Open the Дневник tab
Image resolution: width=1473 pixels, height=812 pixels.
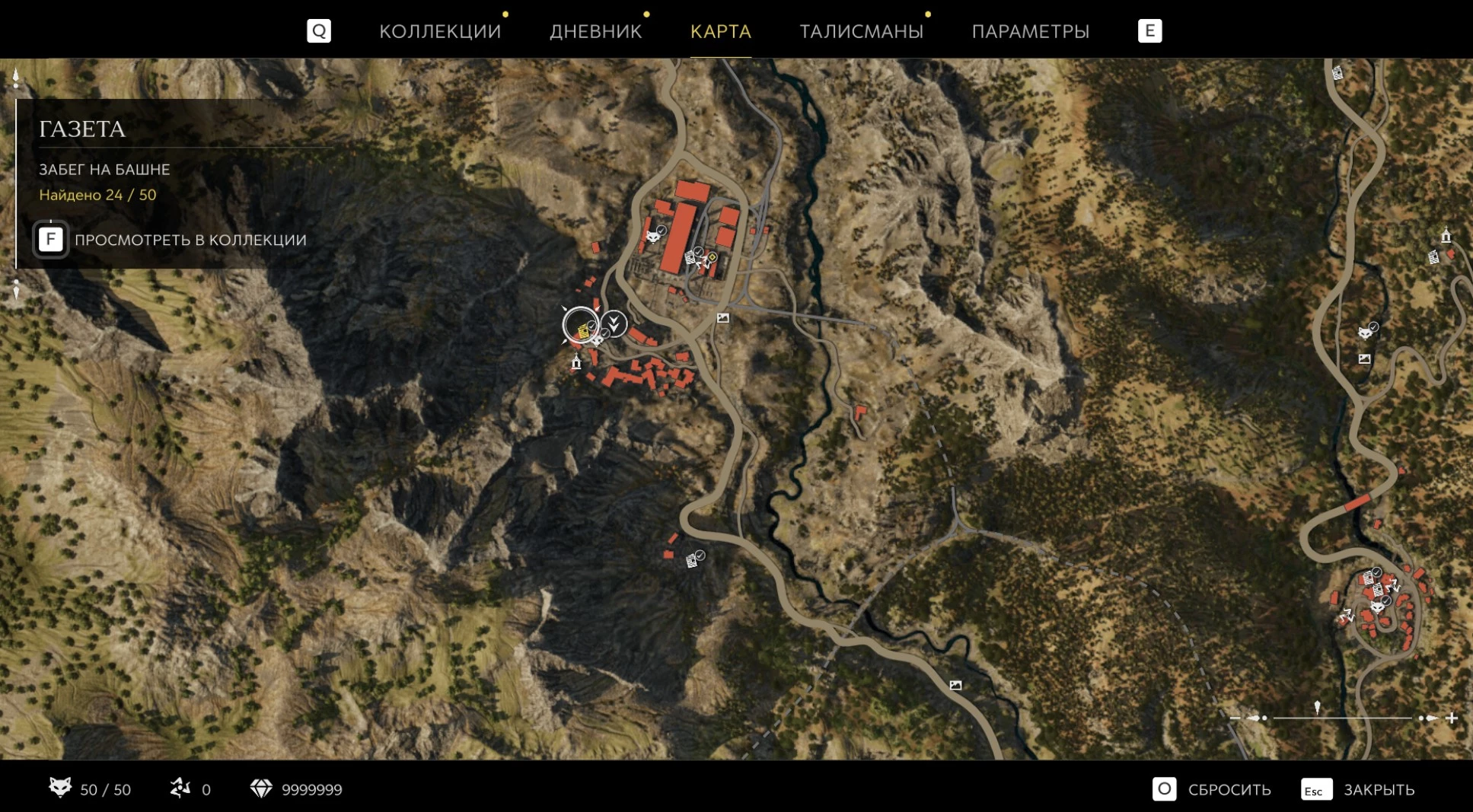[x=595, y=31]
